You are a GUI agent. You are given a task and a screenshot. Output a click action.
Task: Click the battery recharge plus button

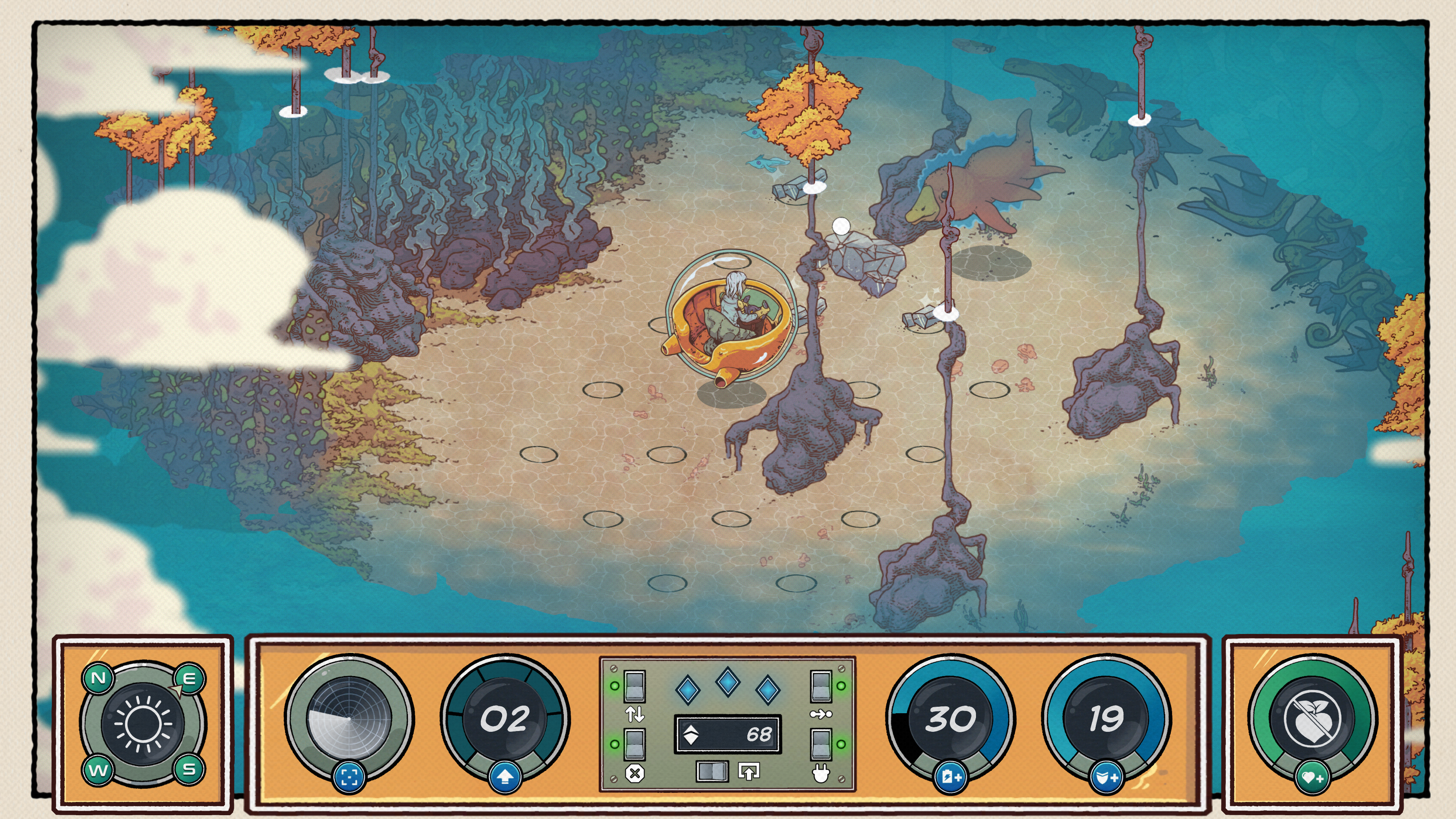[x=951, y=777]
